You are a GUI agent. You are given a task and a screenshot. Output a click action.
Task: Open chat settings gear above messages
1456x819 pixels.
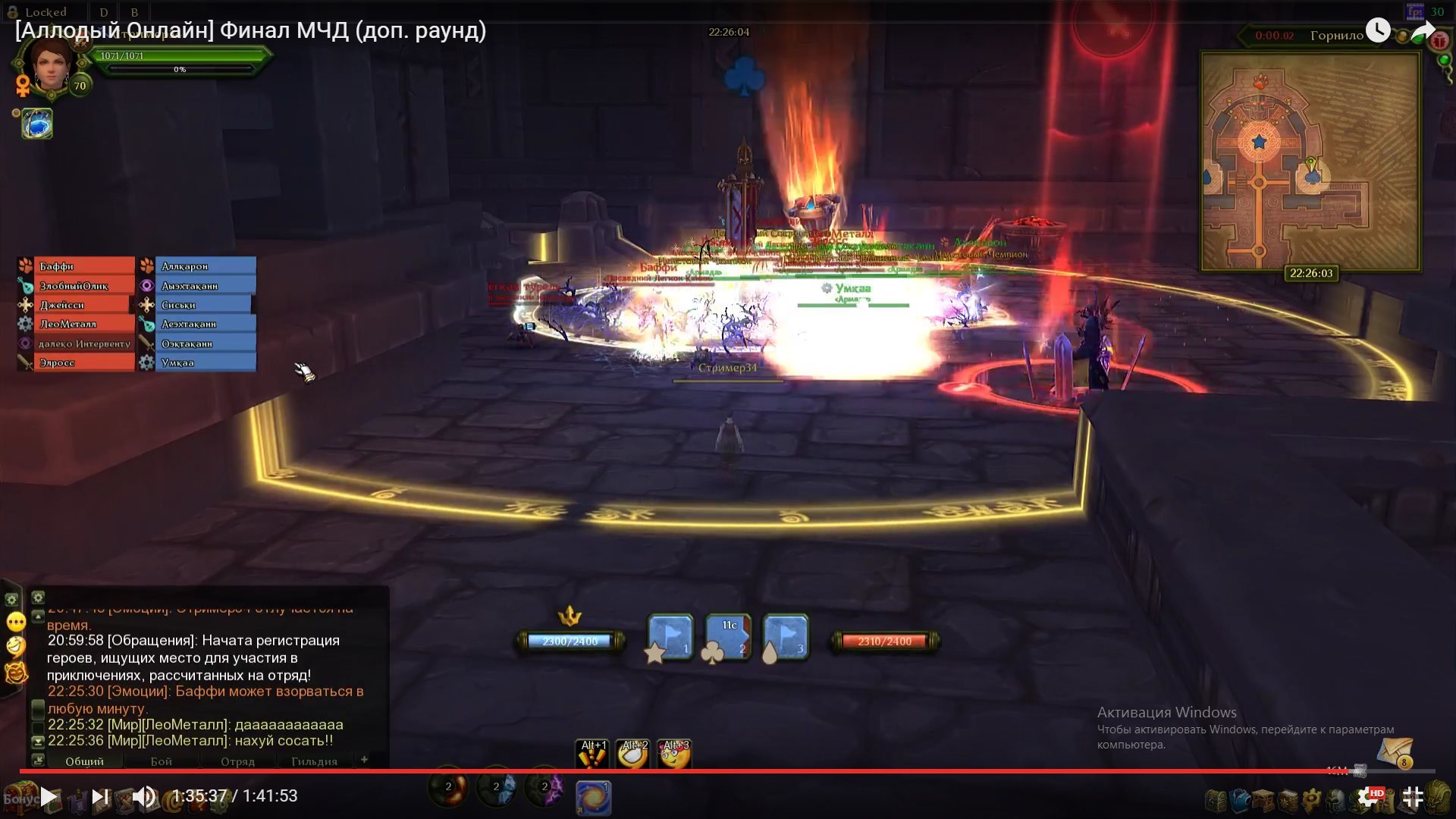(x=38, y=598)
